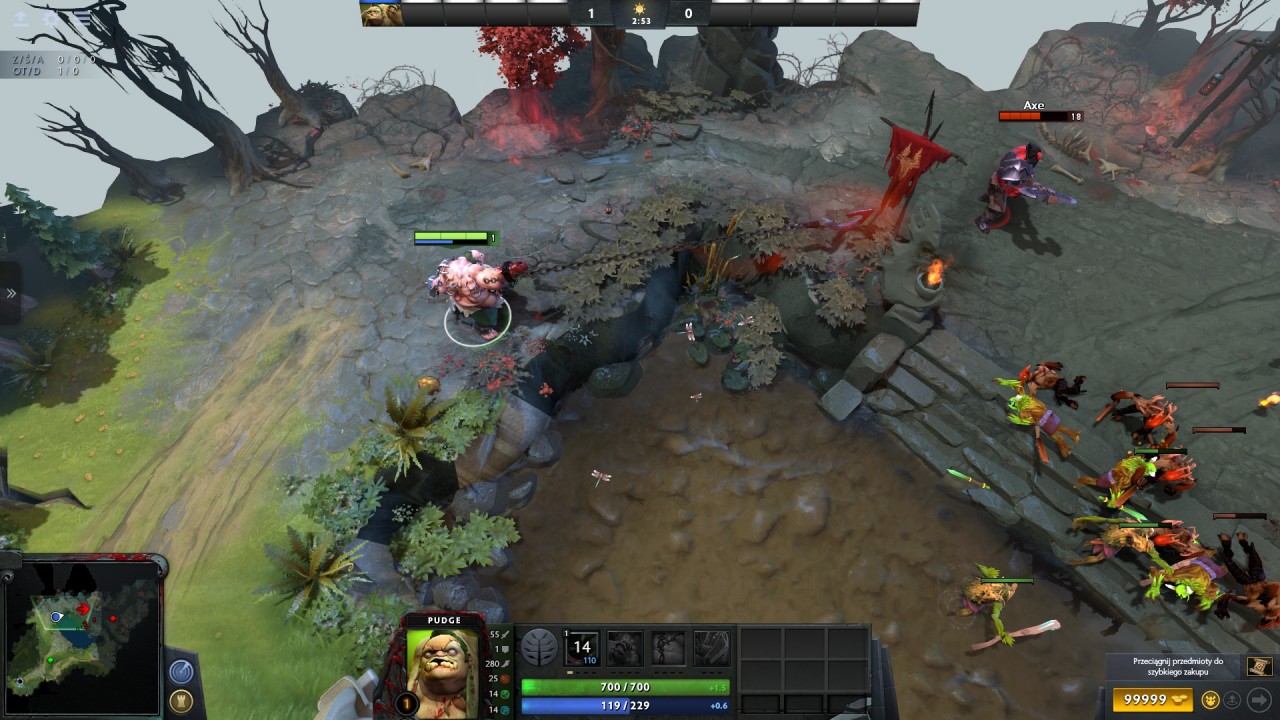1280x720 pixels.
Task: Open the talent tree icon
Action: click(539, 648)
